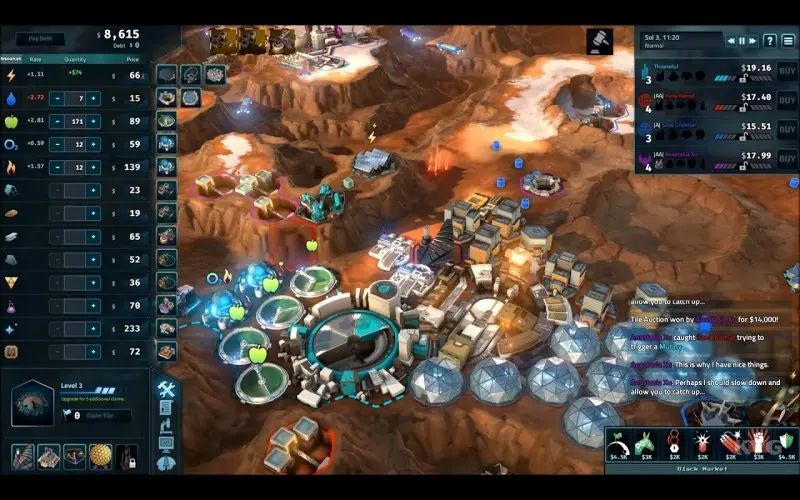The image size is (800, 500).
Task: Open the headquarters level 3 portrait
Action: (32, 403)
